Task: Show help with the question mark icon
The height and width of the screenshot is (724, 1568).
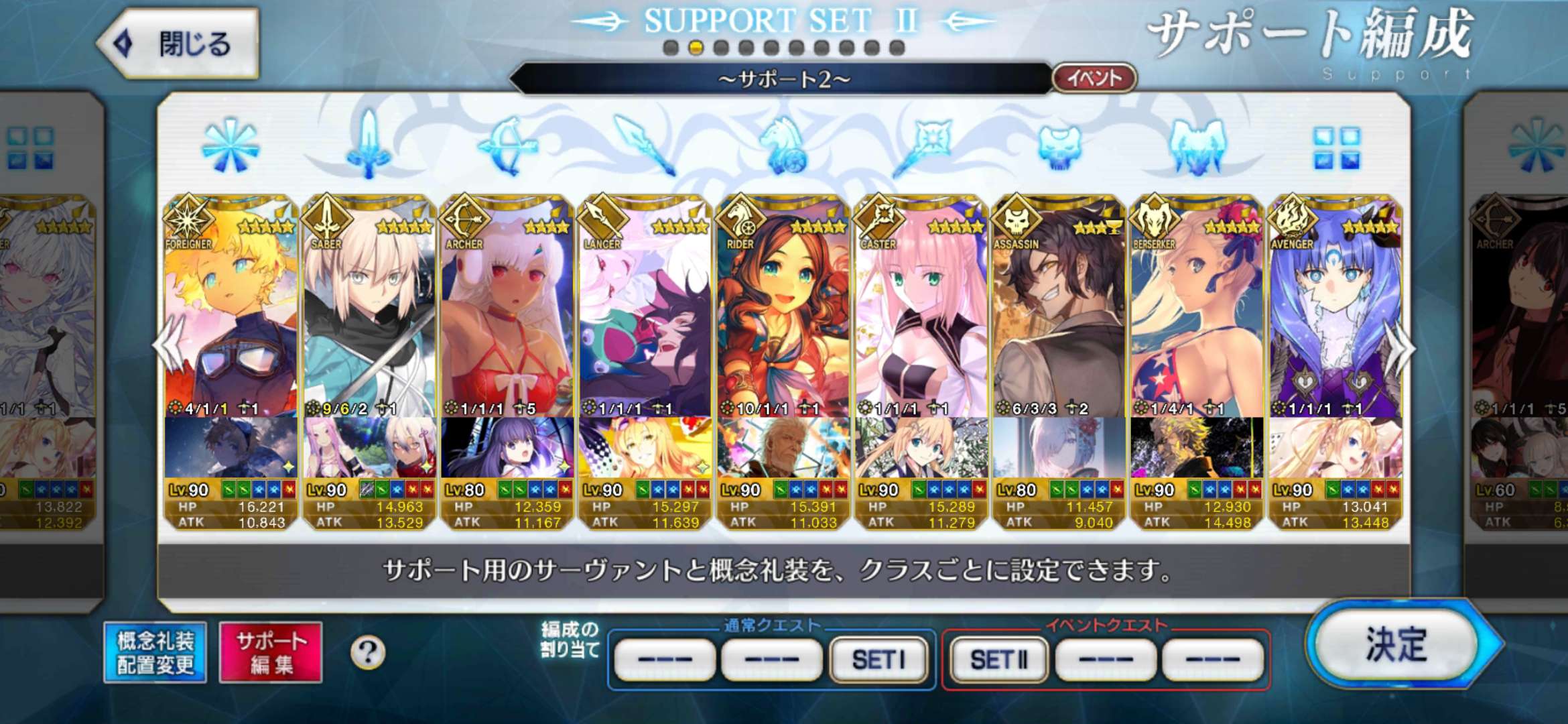Action: pyautogui.click(x=368, y=652)
